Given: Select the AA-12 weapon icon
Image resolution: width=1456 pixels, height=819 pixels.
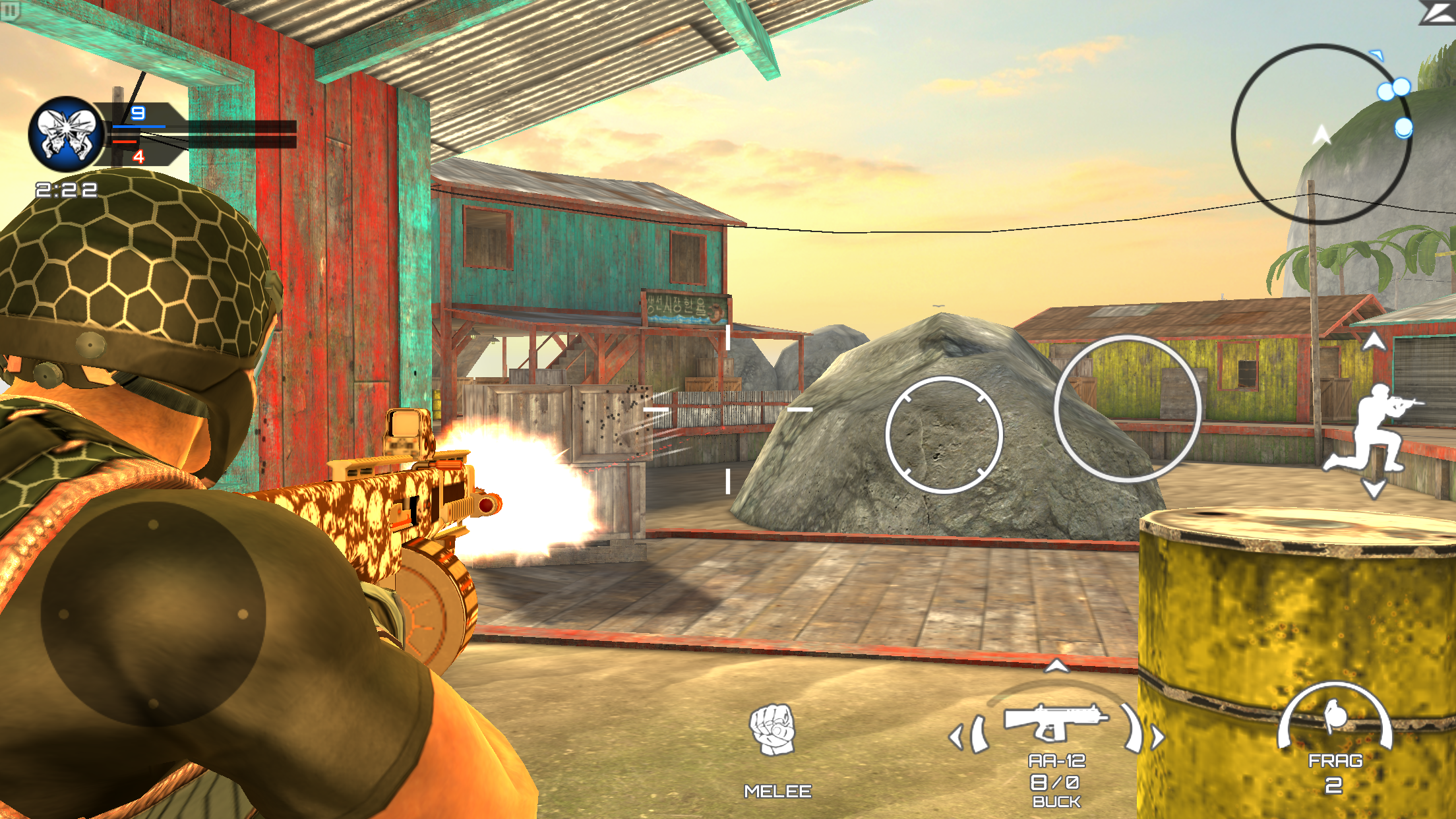Looking at the screenshot, I should 1055,722.
